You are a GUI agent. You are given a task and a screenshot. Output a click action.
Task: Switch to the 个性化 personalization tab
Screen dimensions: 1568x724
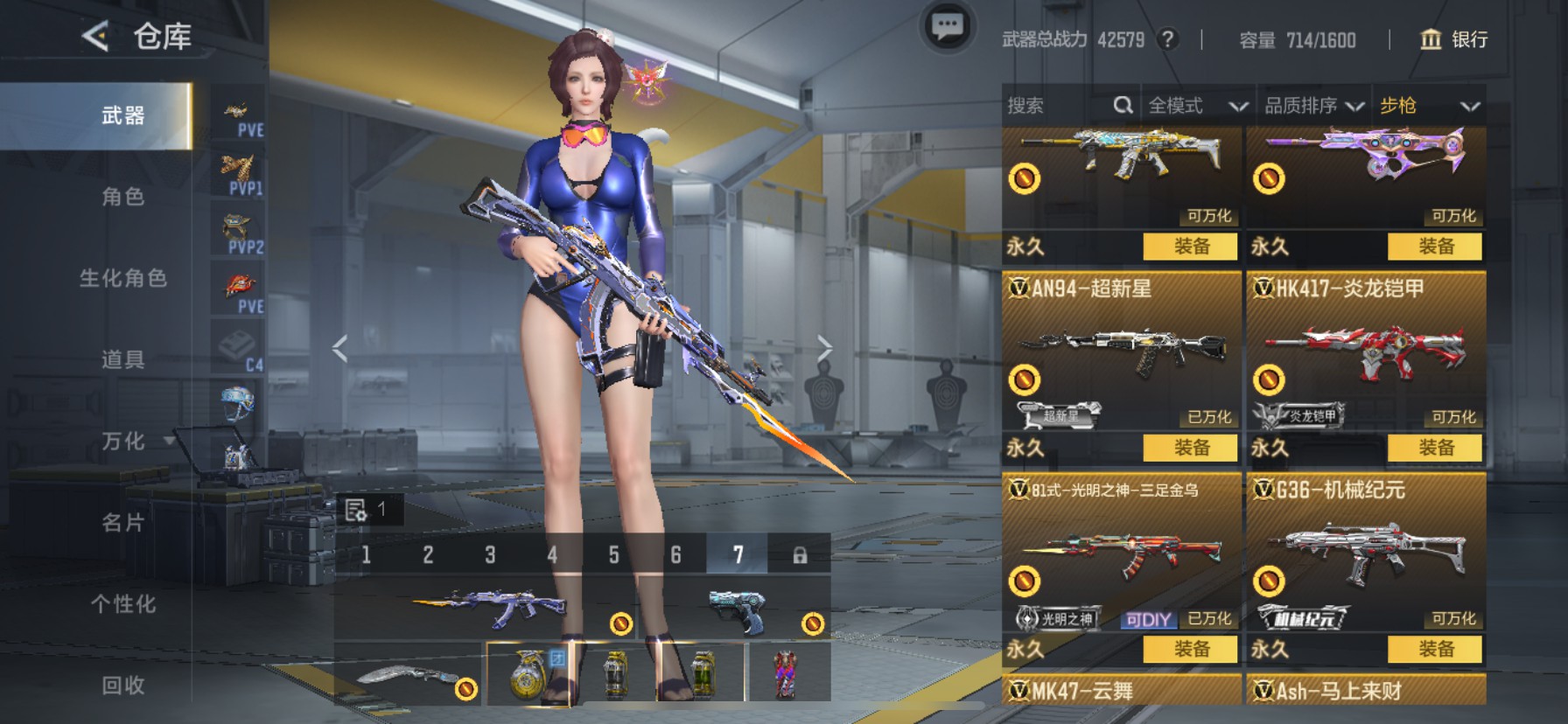122,604
